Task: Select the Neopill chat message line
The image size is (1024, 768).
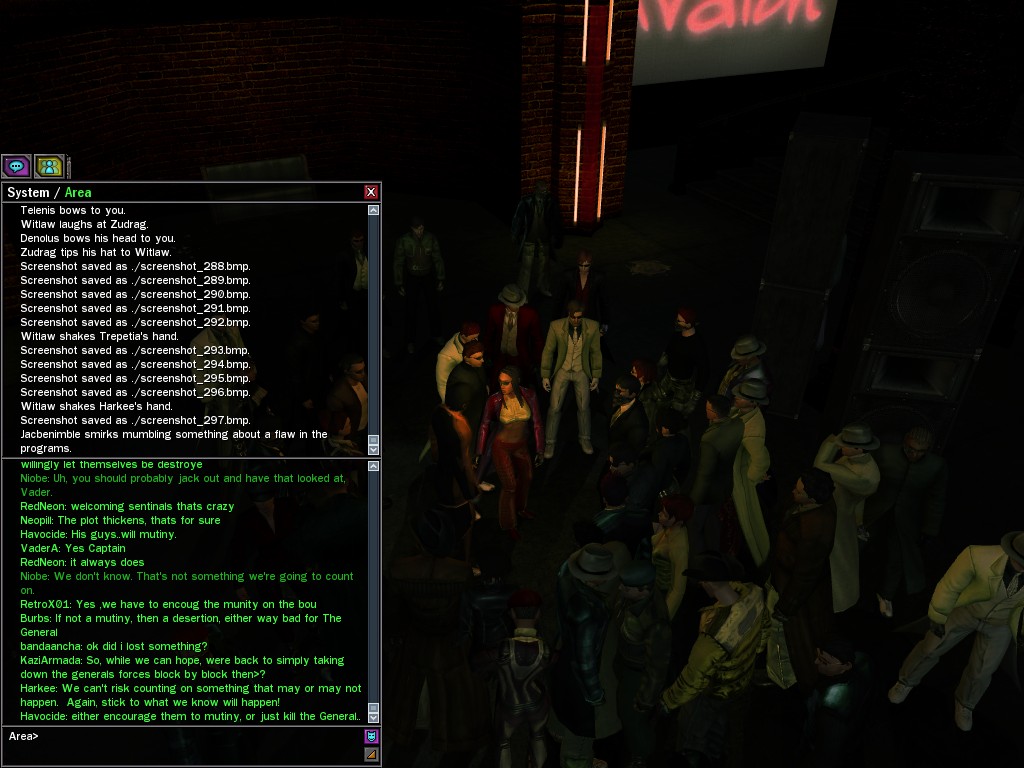Action: [x=120, y=520]
